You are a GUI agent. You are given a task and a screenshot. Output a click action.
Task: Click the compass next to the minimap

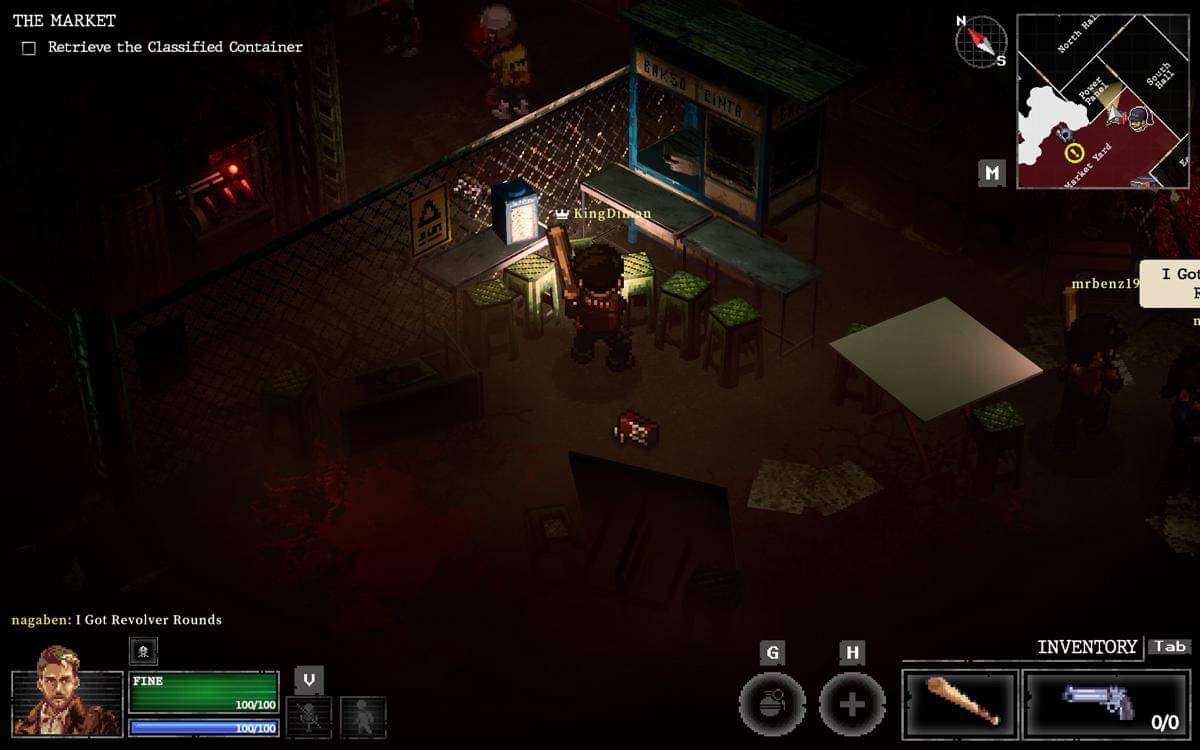980,42
